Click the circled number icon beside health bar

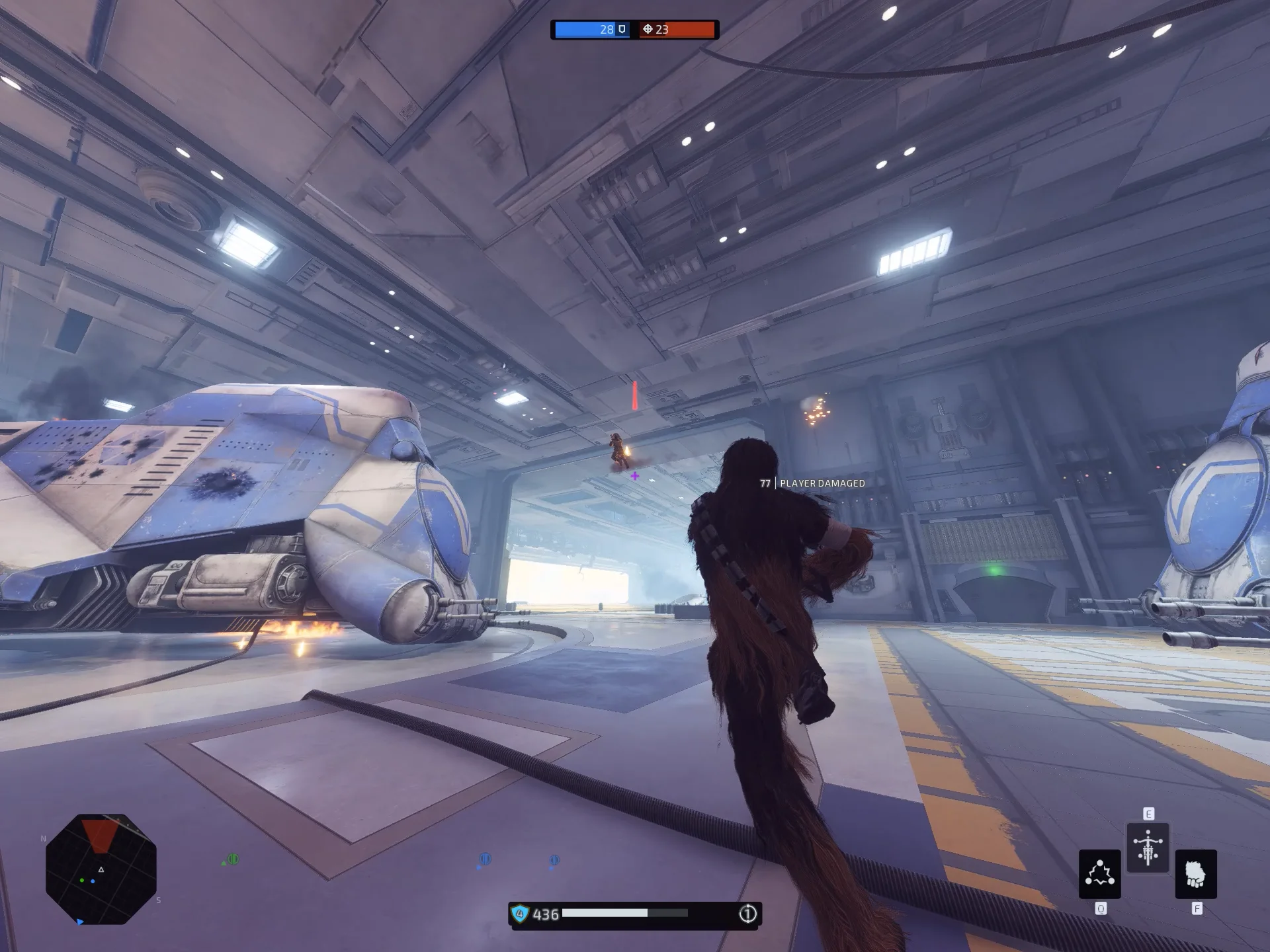point(747,914)
